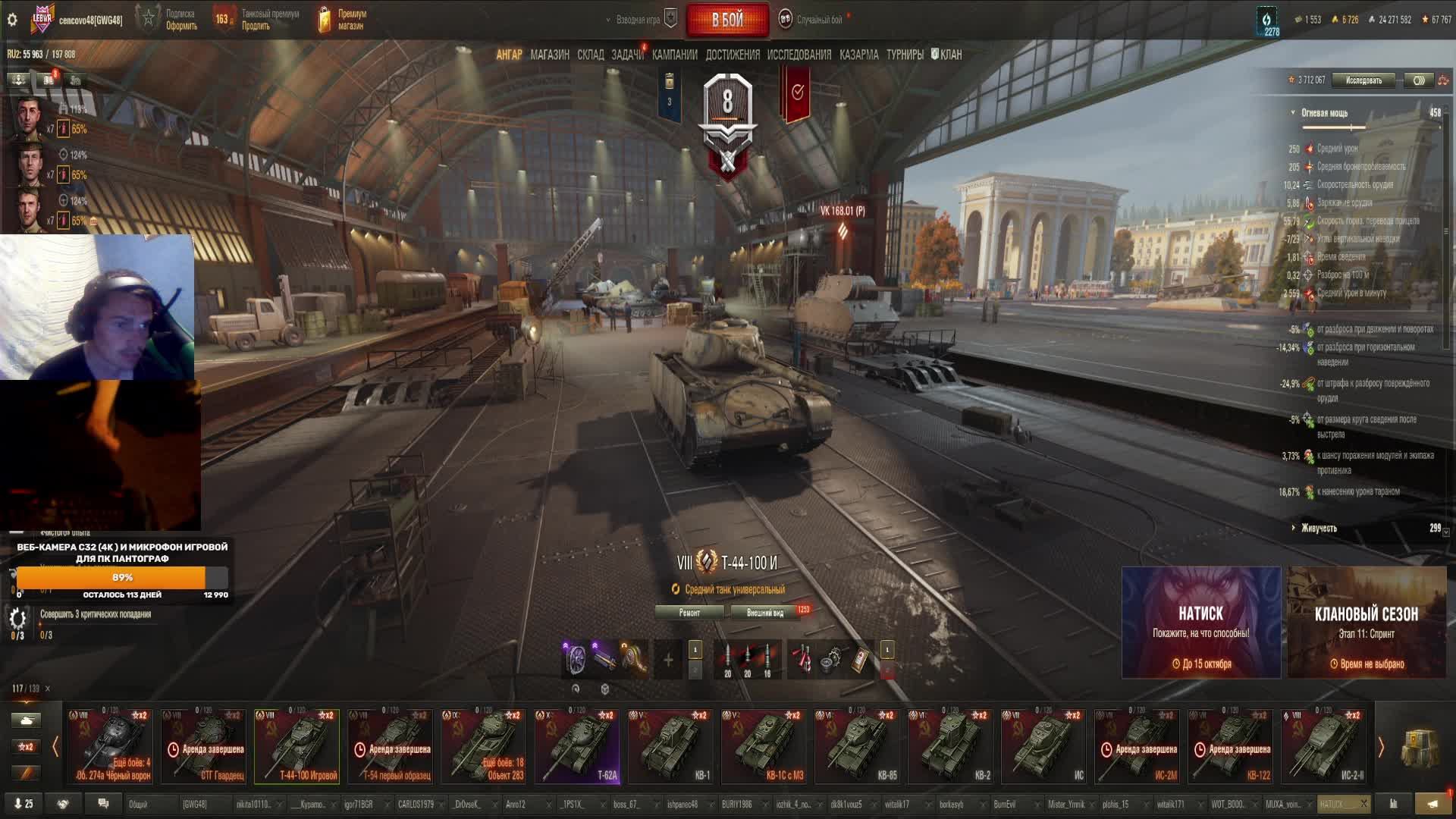Start battle with the В БОЙ button
The width and height of the screenshot is (1456, 819).
pos(727,20)
